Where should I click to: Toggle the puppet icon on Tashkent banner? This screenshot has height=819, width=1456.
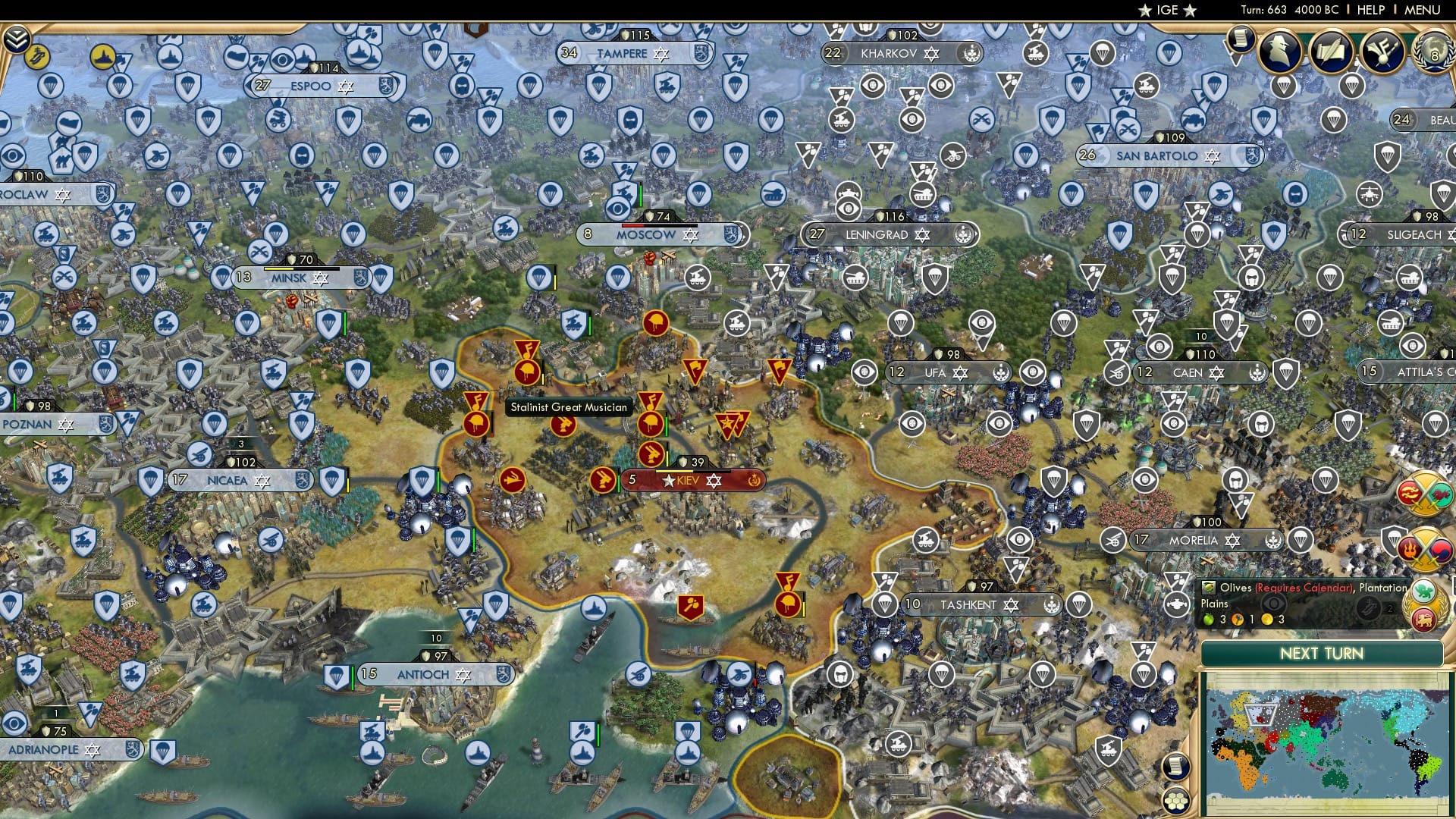click(x=1053, y=605)
